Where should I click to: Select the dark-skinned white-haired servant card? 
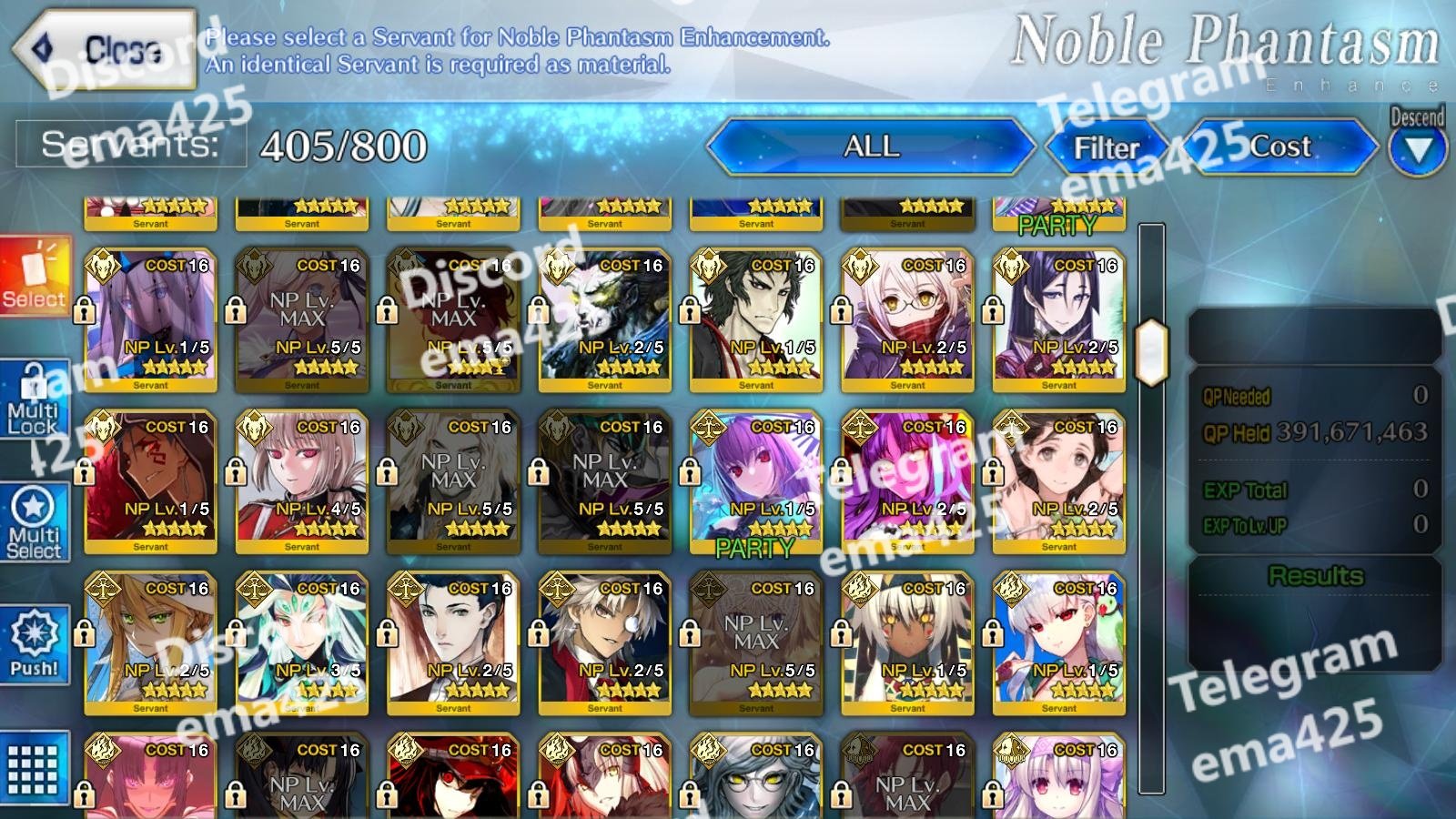tap(907, 642)
